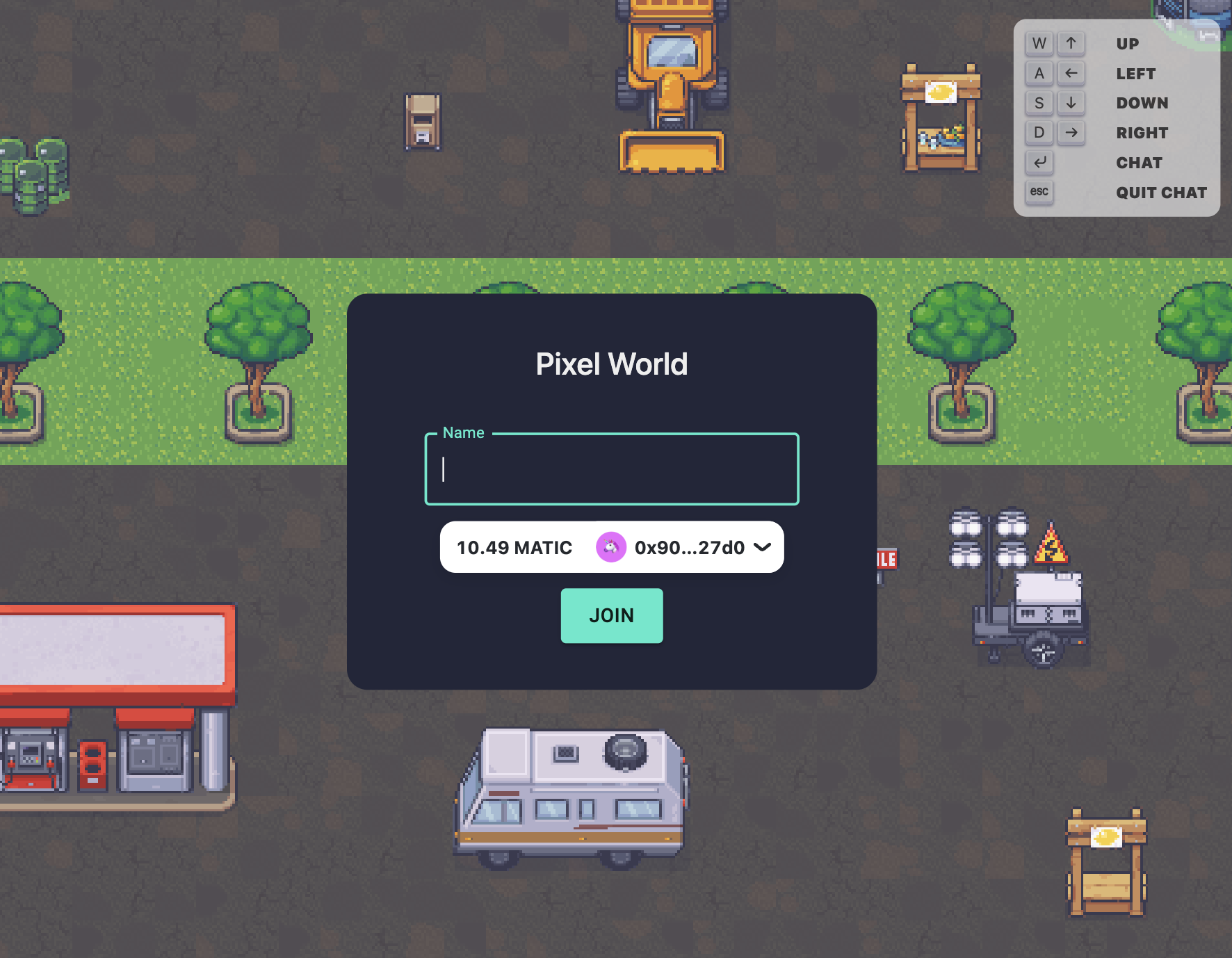This screenshot has width=1232, height=958.
Task: Expand the wallet address chevron
Action: pyautogui.click(x=762, y=547)
